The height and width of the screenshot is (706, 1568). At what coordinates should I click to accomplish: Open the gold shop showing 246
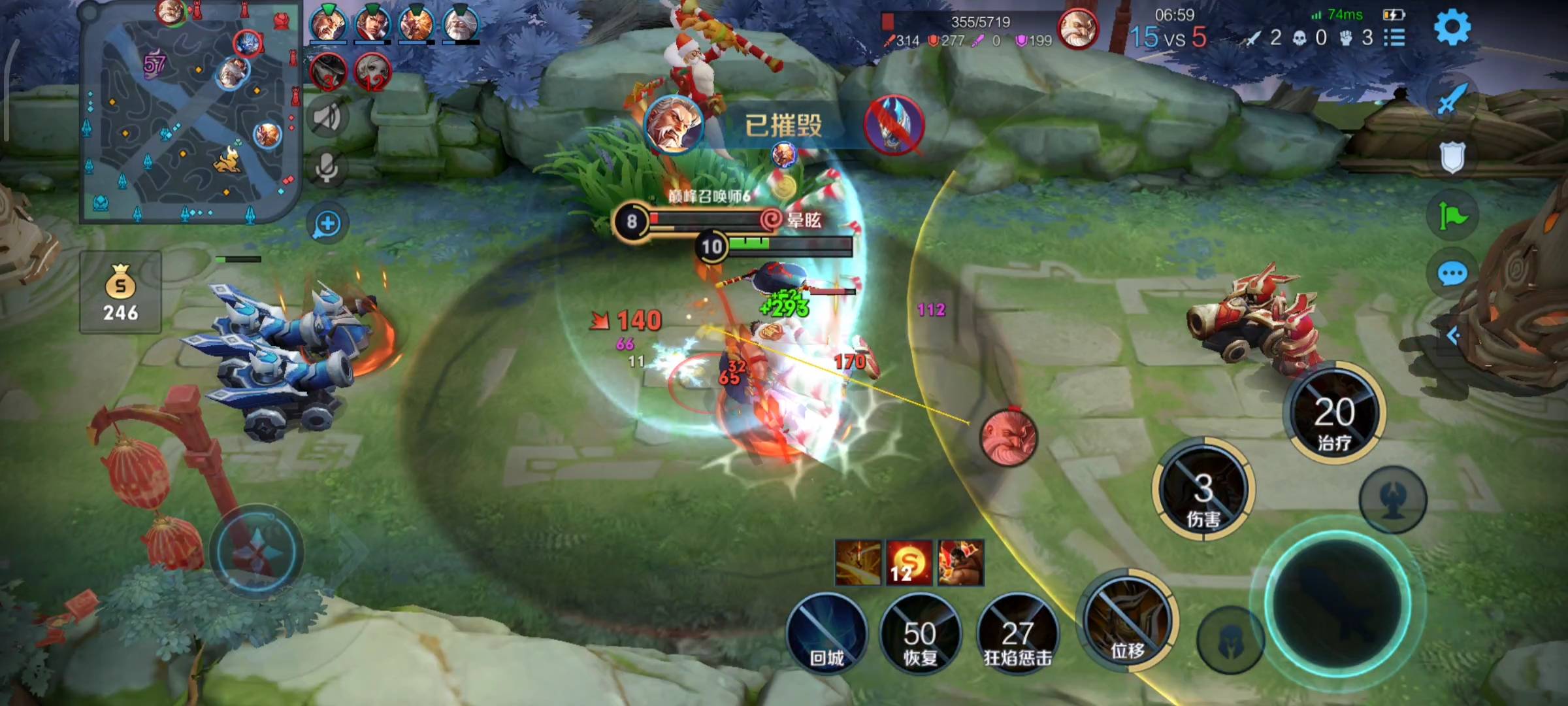(x=121, y=292)
